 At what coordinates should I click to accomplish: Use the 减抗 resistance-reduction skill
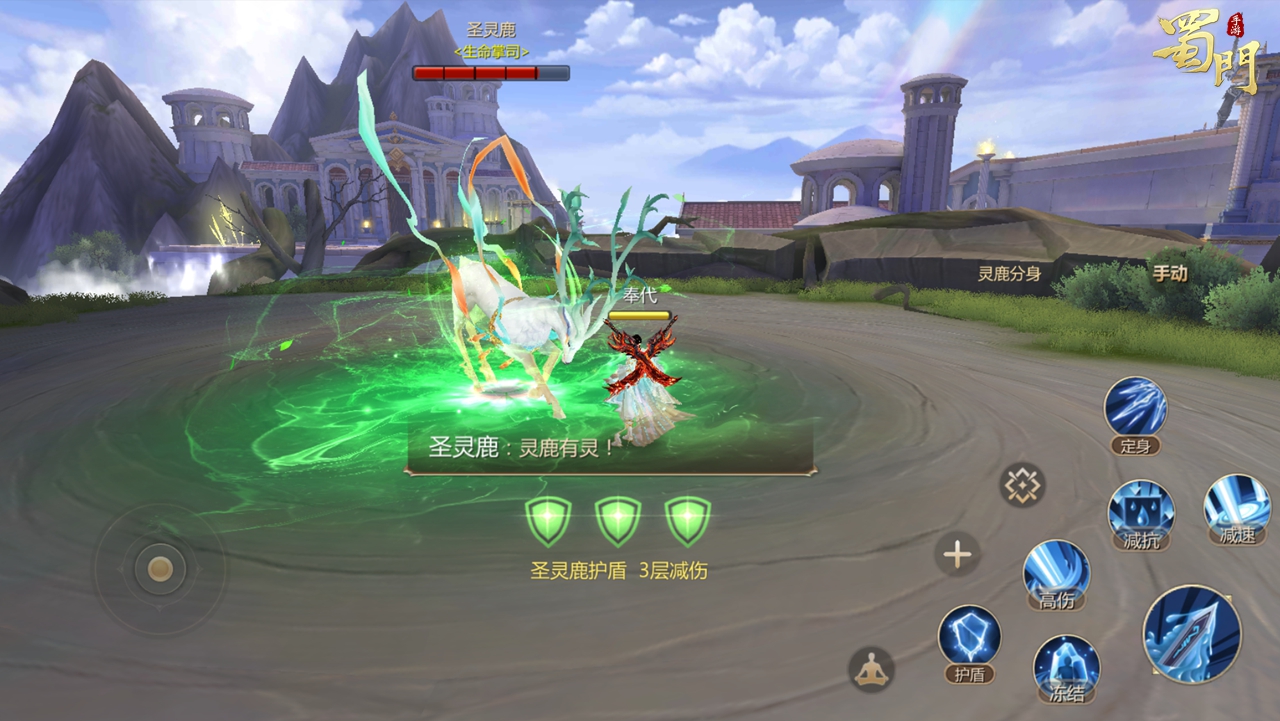[1140, 510]
